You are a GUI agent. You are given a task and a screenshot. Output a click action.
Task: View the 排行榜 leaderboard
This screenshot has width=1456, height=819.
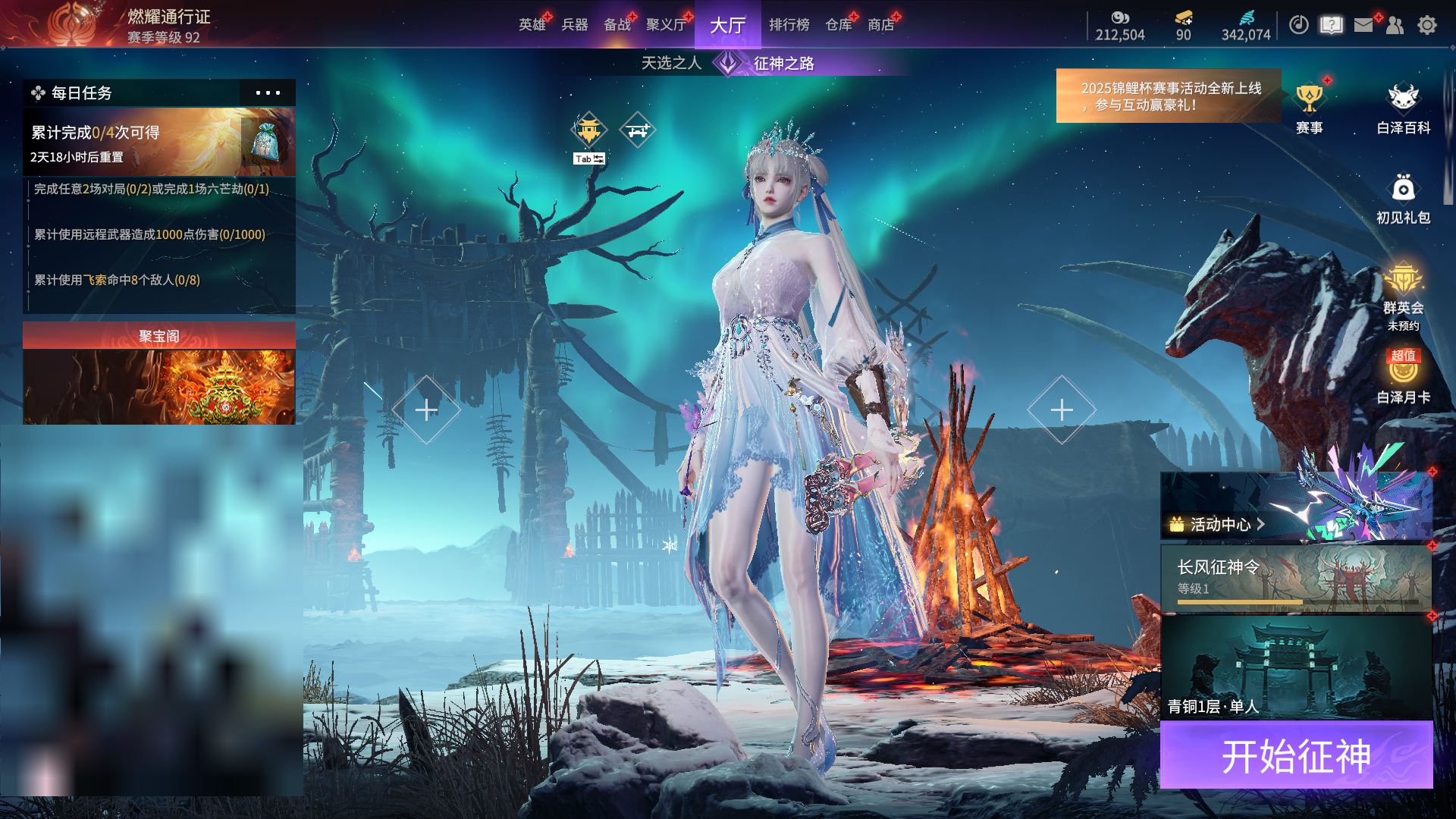pos(789,25)
